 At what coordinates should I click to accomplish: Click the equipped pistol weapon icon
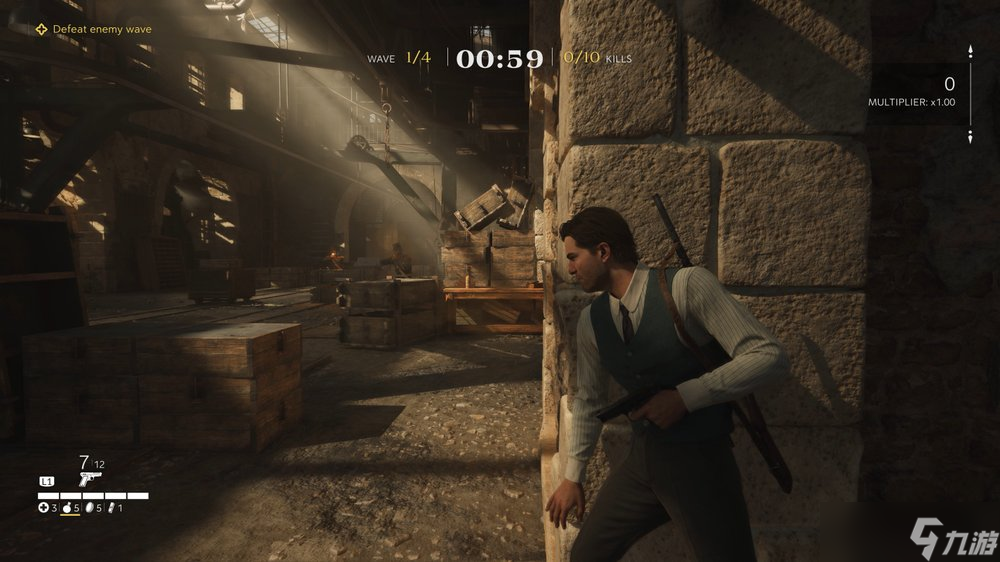tap(89, 479)
